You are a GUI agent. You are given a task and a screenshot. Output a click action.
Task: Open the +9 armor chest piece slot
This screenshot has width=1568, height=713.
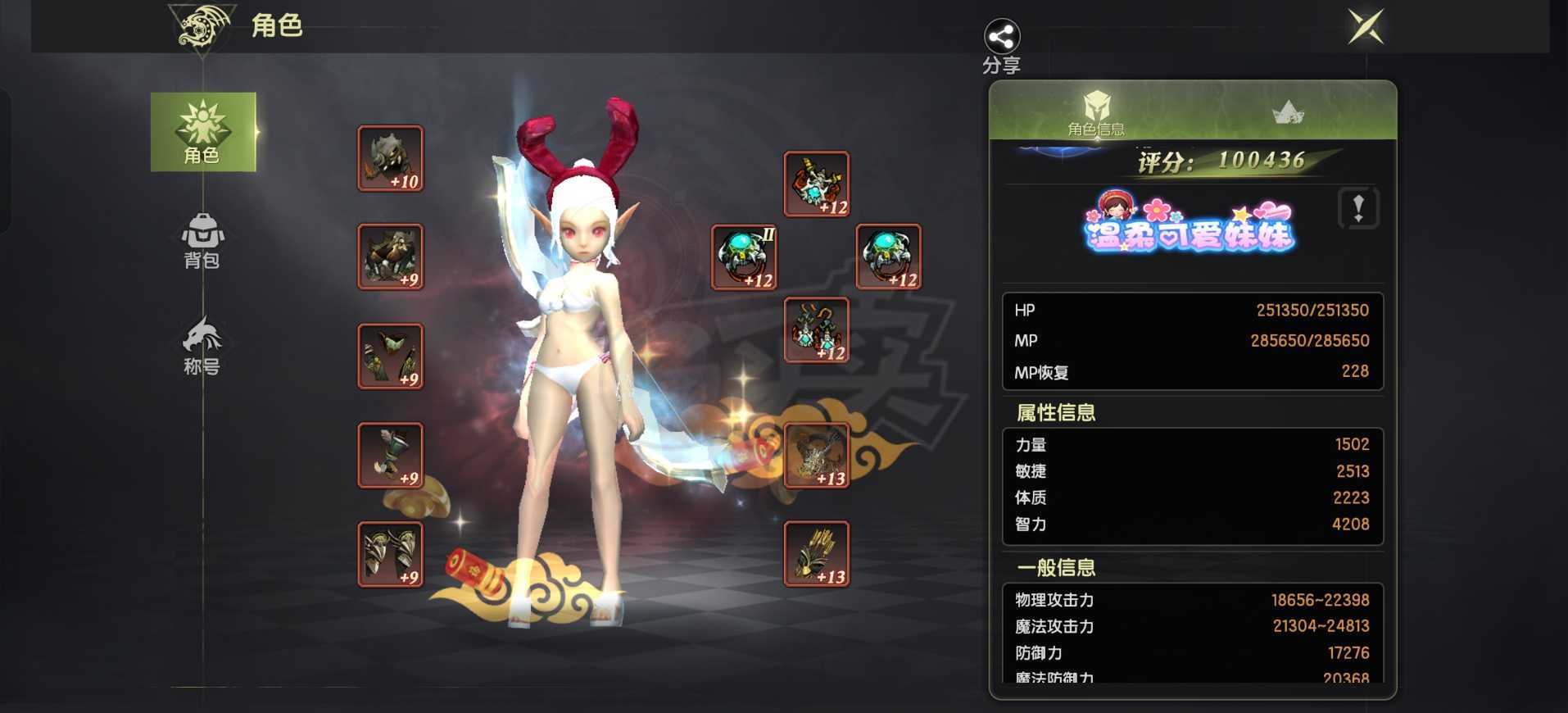391,257
